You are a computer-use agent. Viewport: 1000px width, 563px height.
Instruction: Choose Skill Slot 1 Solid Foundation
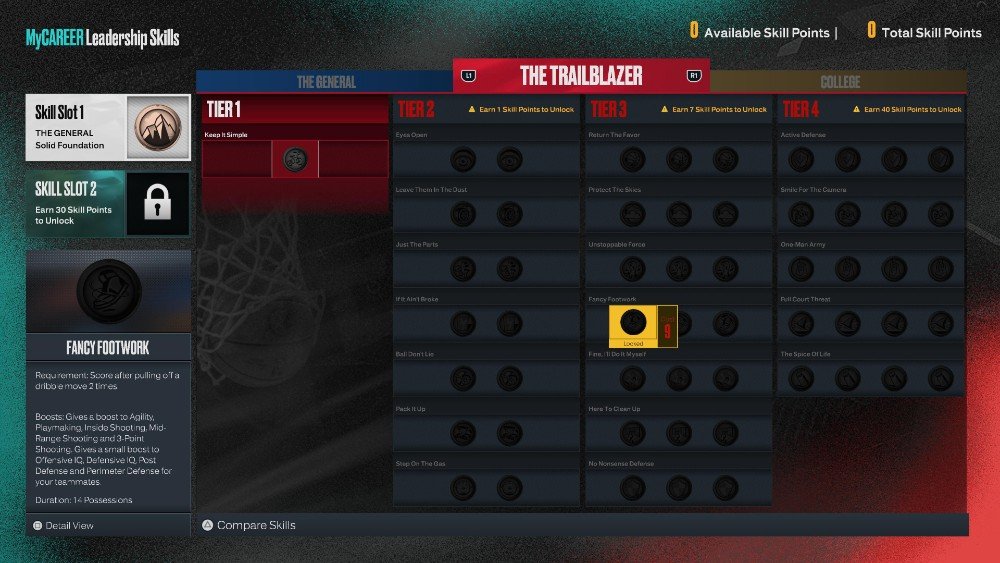click(x=108, y=128)
